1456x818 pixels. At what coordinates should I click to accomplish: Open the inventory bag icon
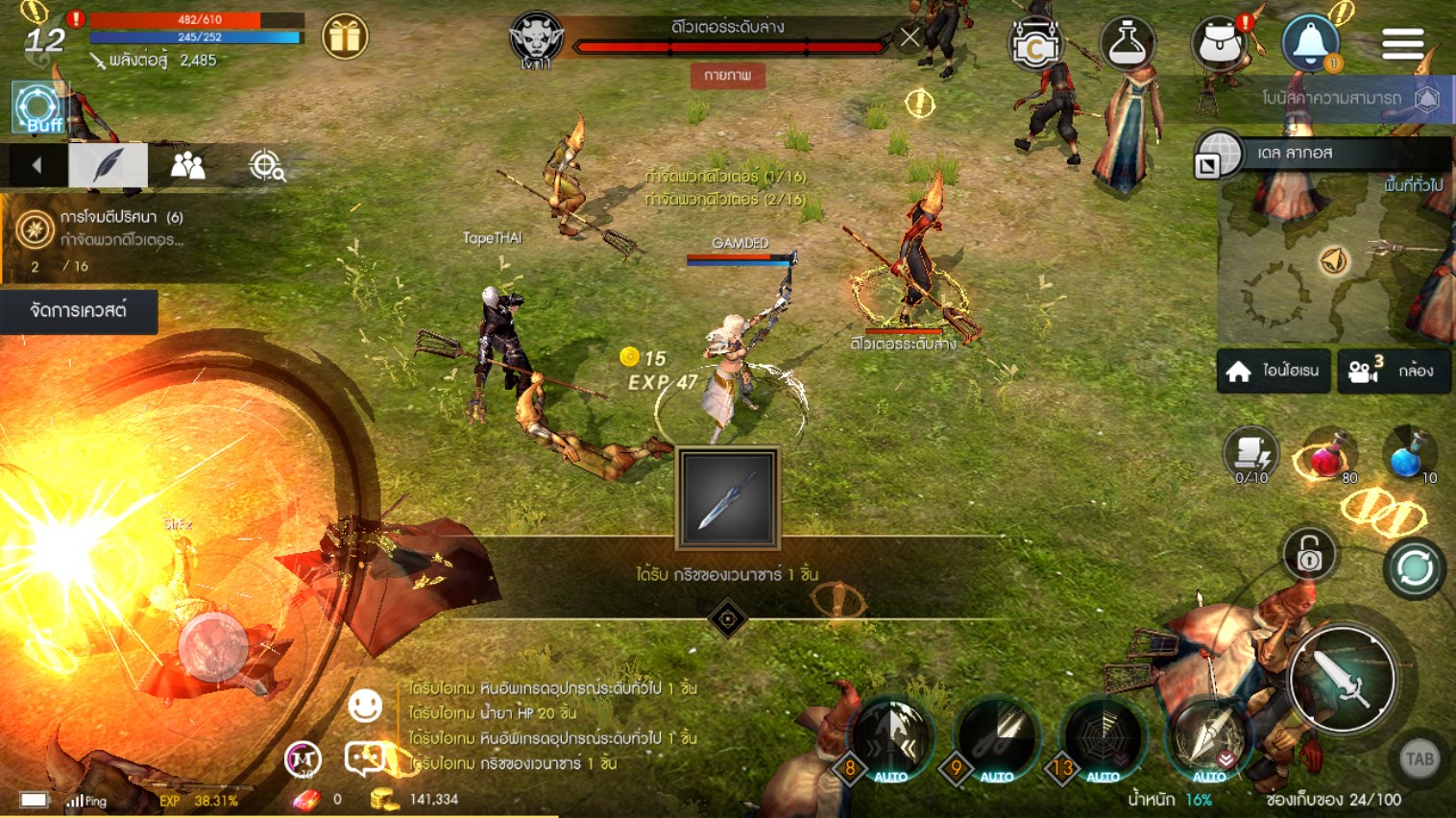coord(1218,40)
